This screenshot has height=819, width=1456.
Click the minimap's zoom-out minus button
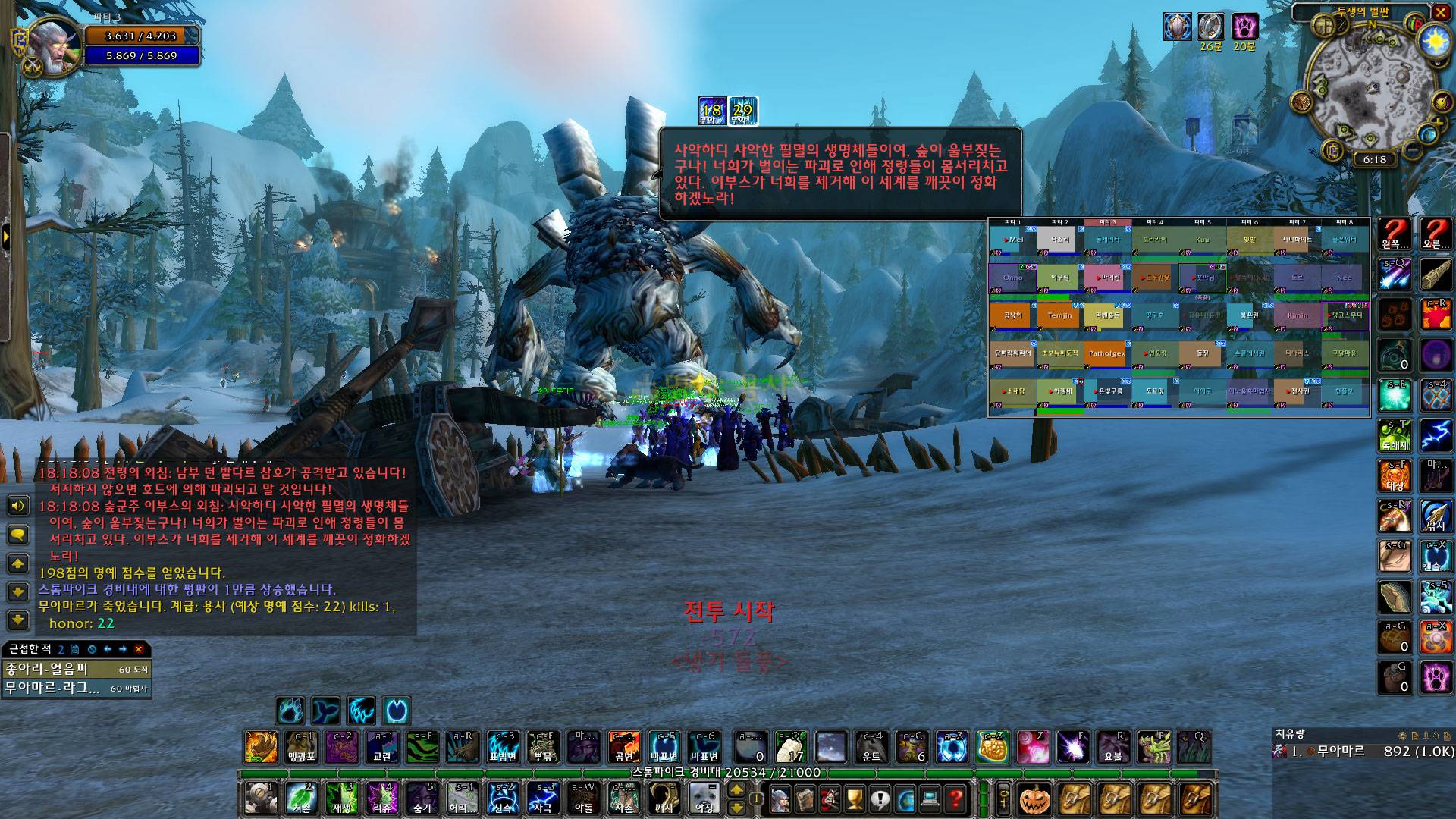pos(1412,151)
